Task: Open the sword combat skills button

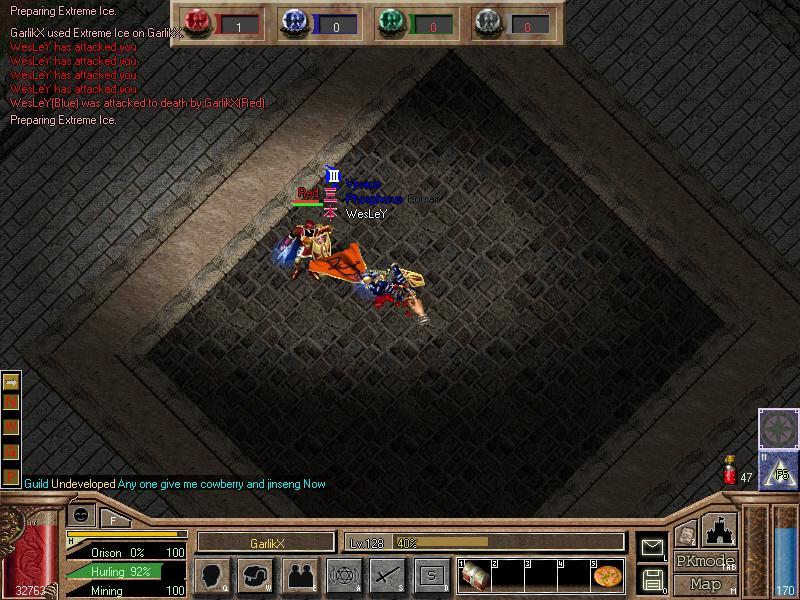Action: pyautogui.click(x=387, y=575)
